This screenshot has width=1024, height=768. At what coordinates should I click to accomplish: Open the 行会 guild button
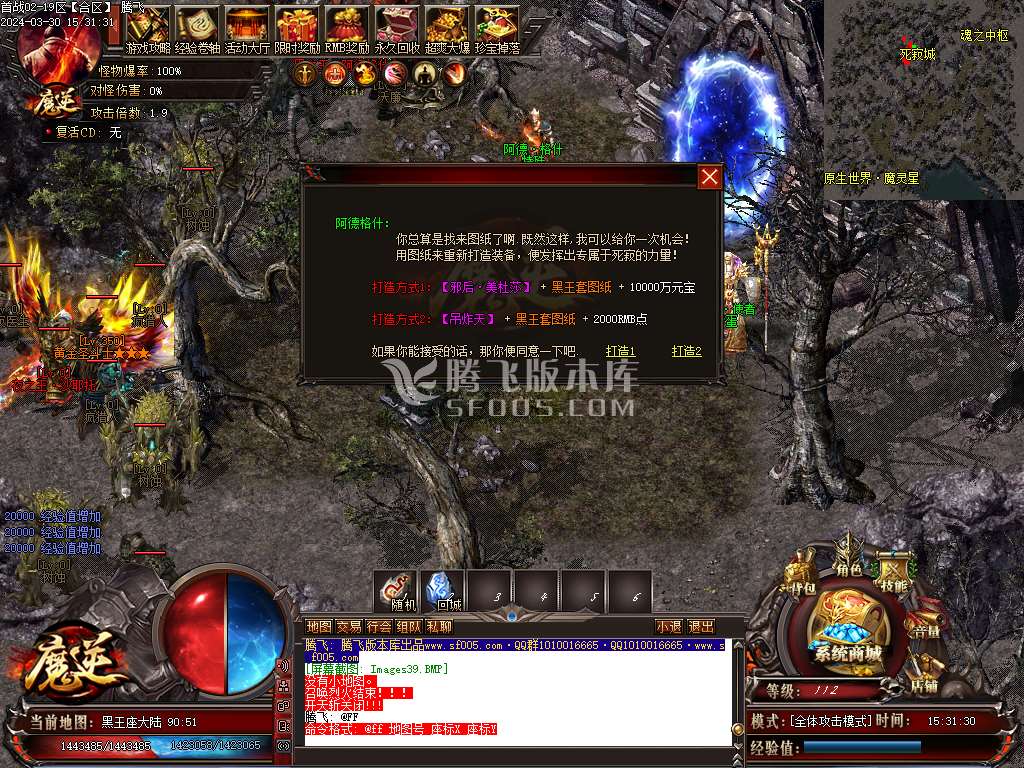[x=378, y=627]
